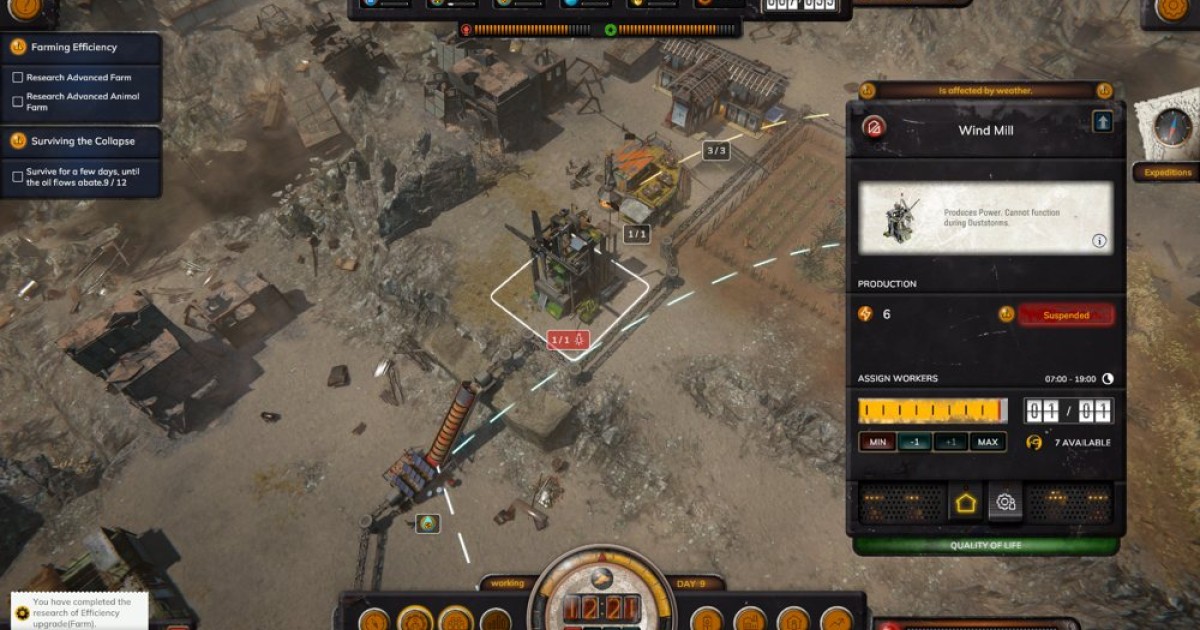Image resolution: width=1200 pixels, height=630 pixels.
Task: Open the growth chart statistics button
Action: (836, 620)
